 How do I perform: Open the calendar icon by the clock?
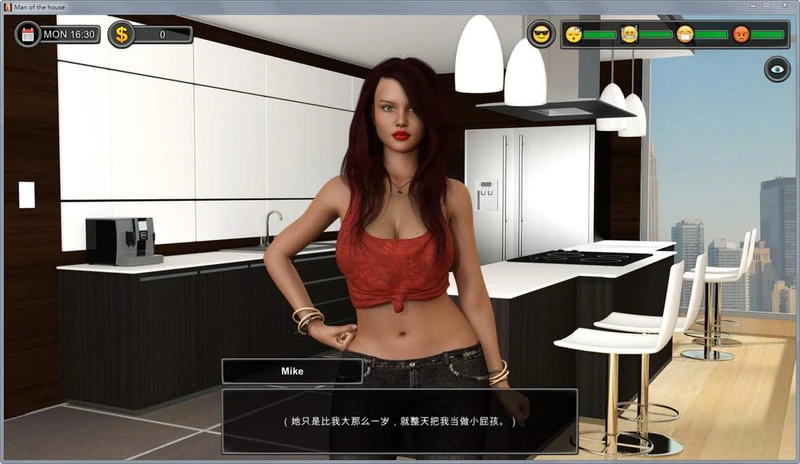28,34
